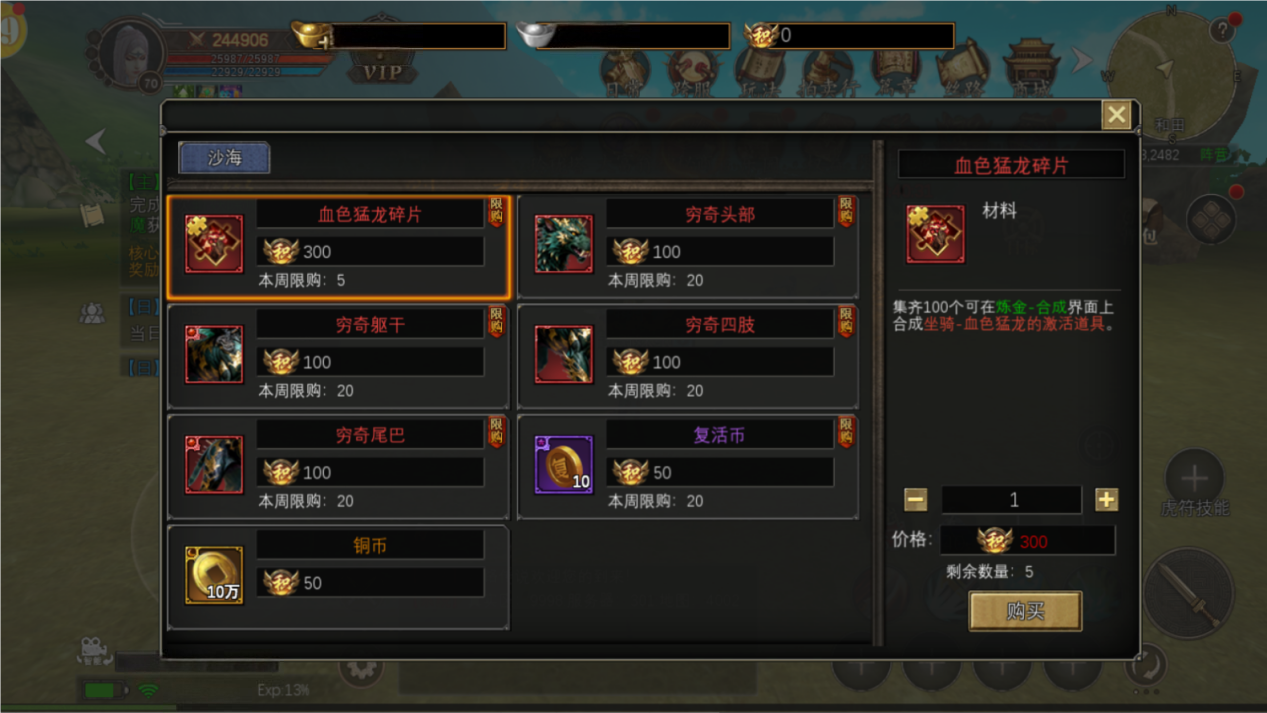Close the shop window
The width and height of the screenshot is (1267, 713).
[1116, 115]
